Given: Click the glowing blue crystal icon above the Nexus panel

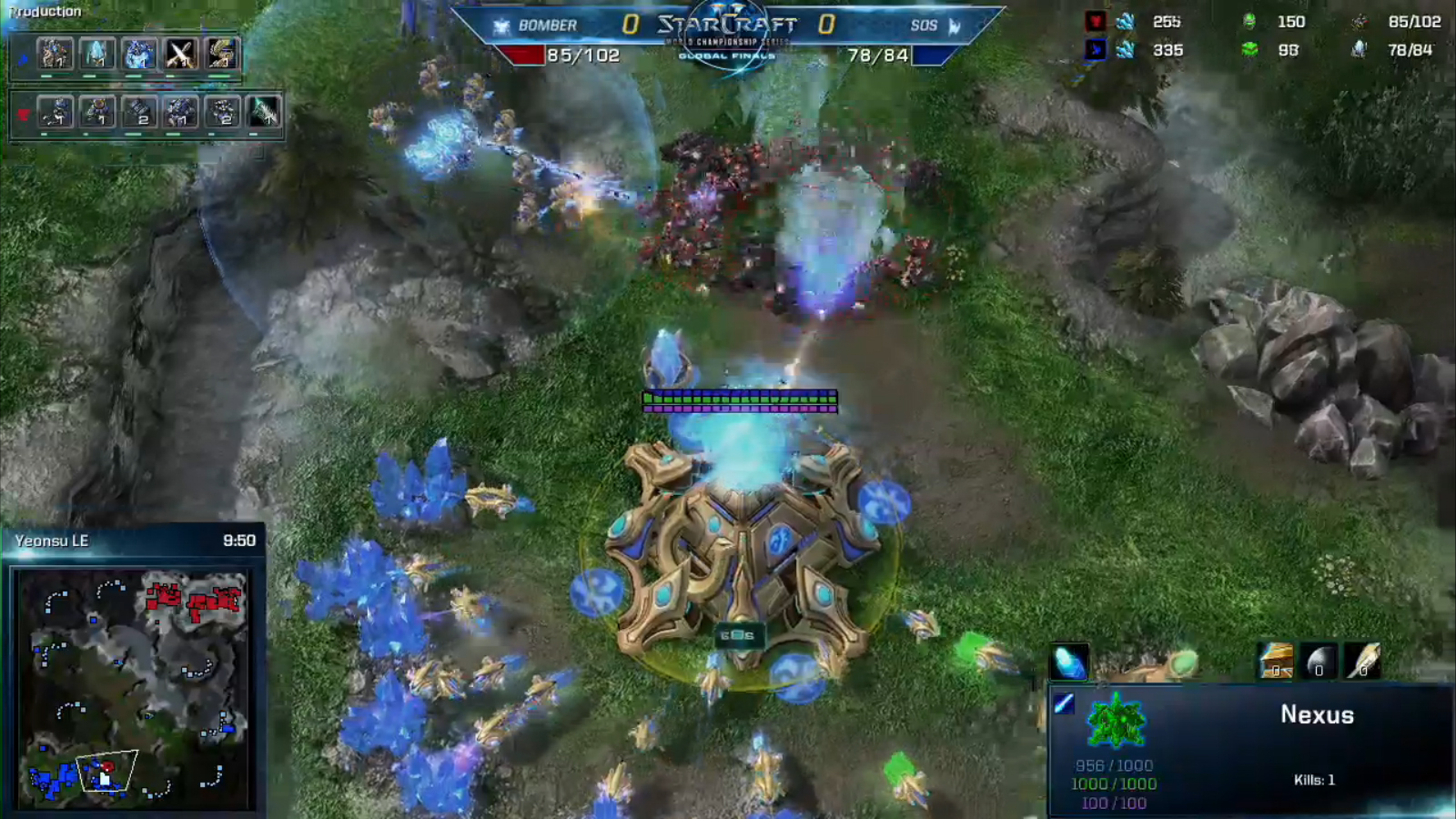Looking at the screenshot, I should [x=1068, y=662].
